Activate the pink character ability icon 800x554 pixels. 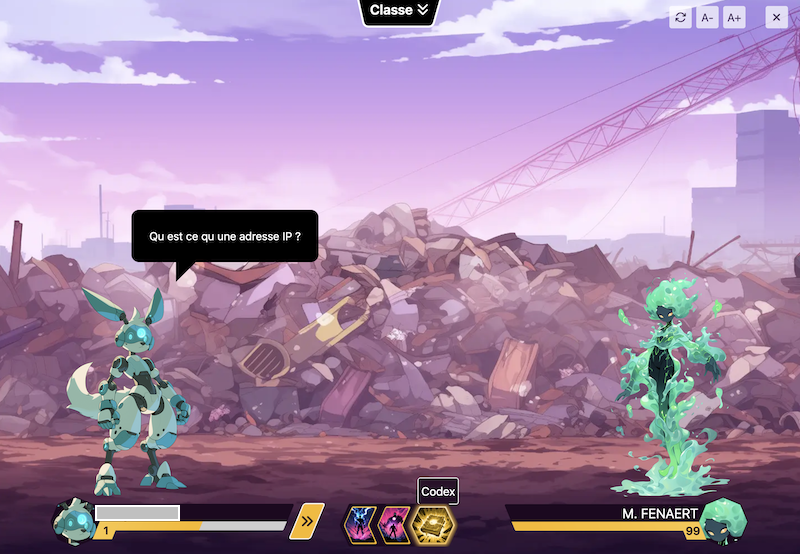(395, 523)
